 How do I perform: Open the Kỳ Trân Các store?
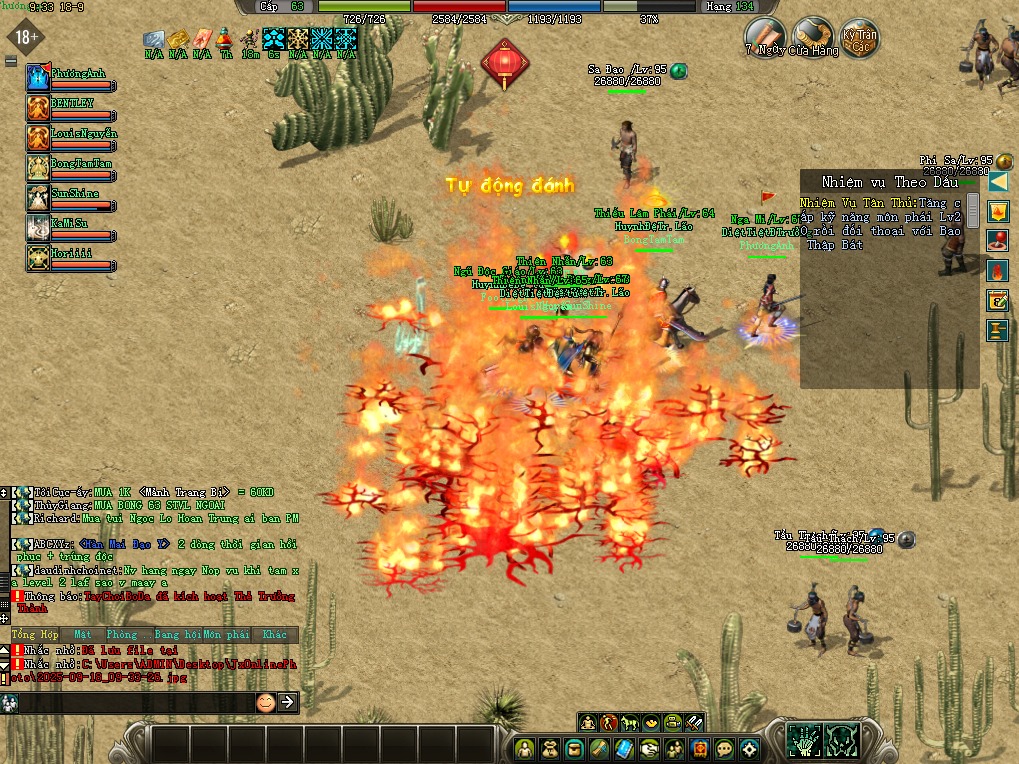pos(860,38)
